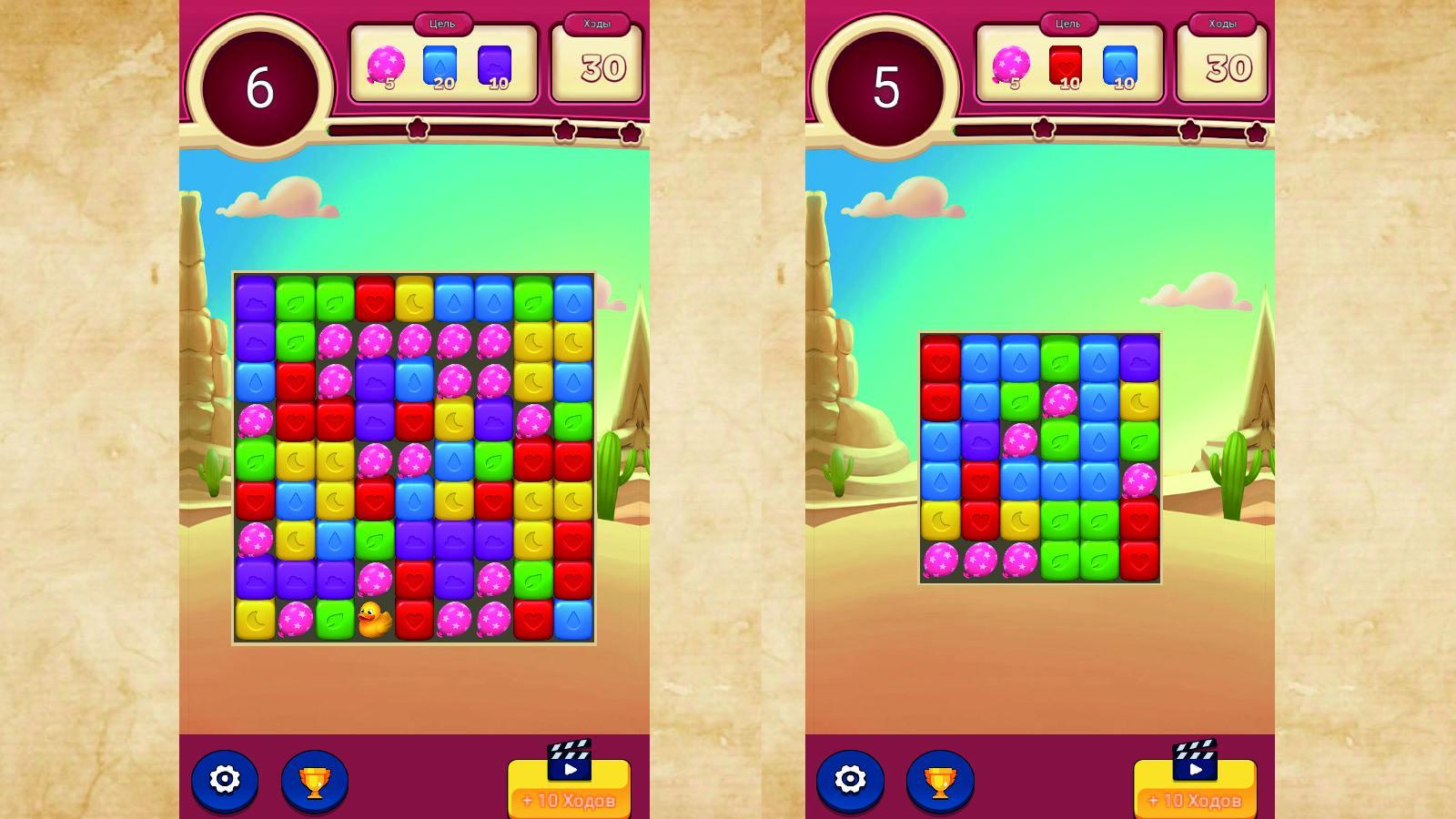Open the settings gear on the left screen

[x=224, y=779]
